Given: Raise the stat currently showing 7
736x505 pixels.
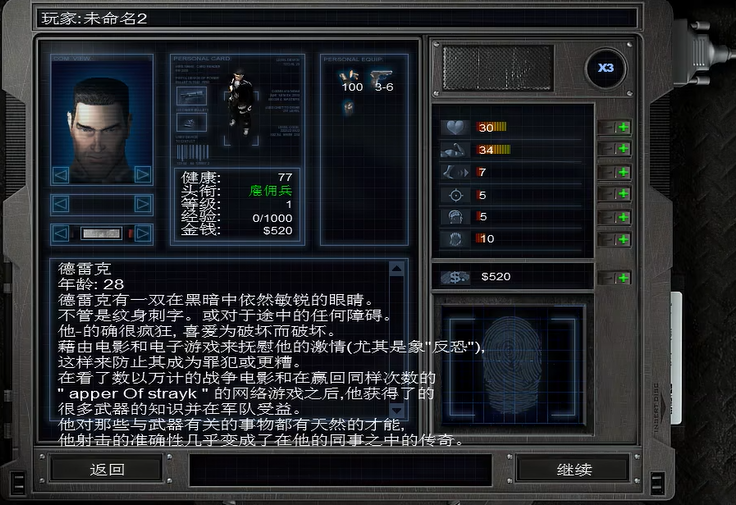Looking at the screenshot, I should pos(622,172).
